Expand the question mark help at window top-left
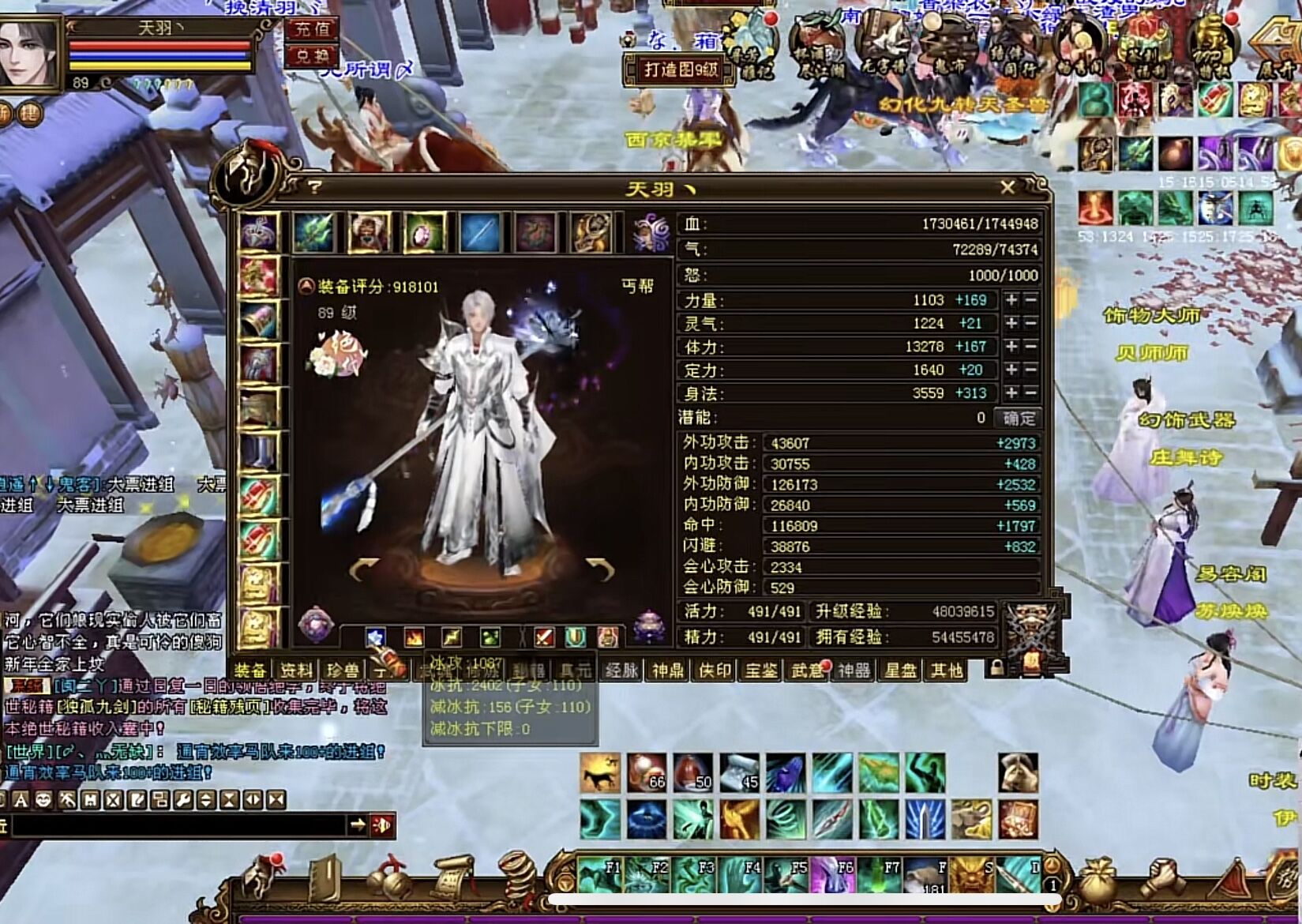Screen dimensions: 1302x924 (315, 186)
